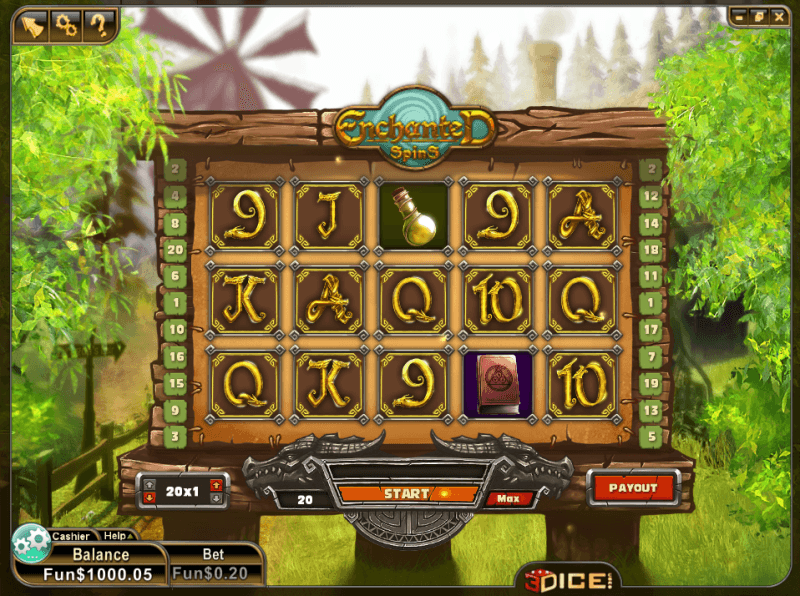
Task: Select the Max bet button
Action: 502,498
